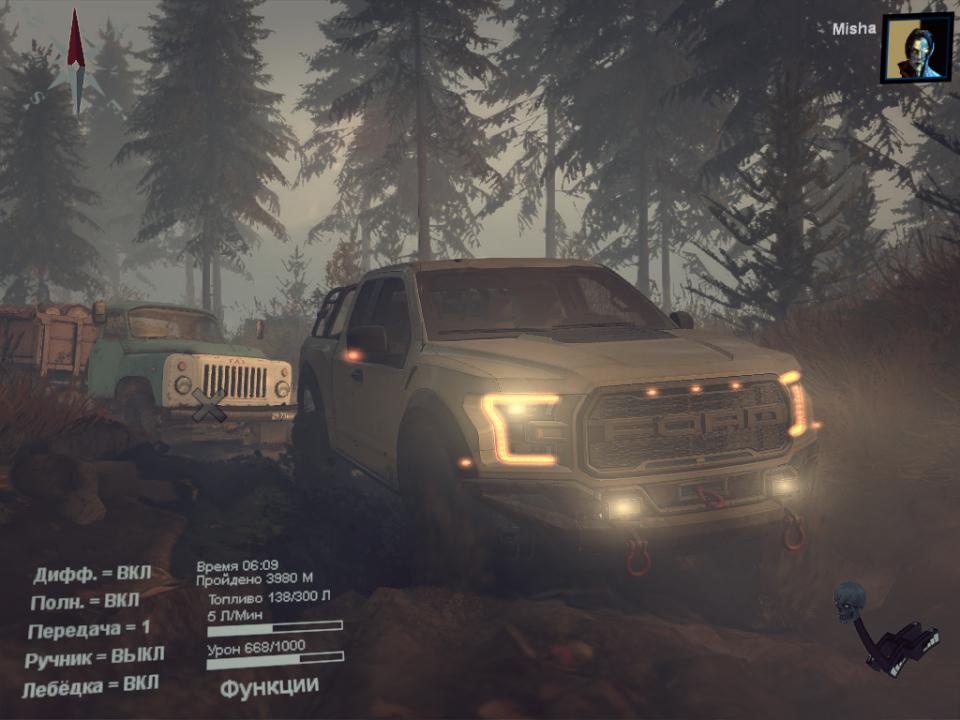The height and width of the screenshot is (720, 960).
Task: Toggle the Дифф. differential lock setting
Action: [x=92, y=574]
